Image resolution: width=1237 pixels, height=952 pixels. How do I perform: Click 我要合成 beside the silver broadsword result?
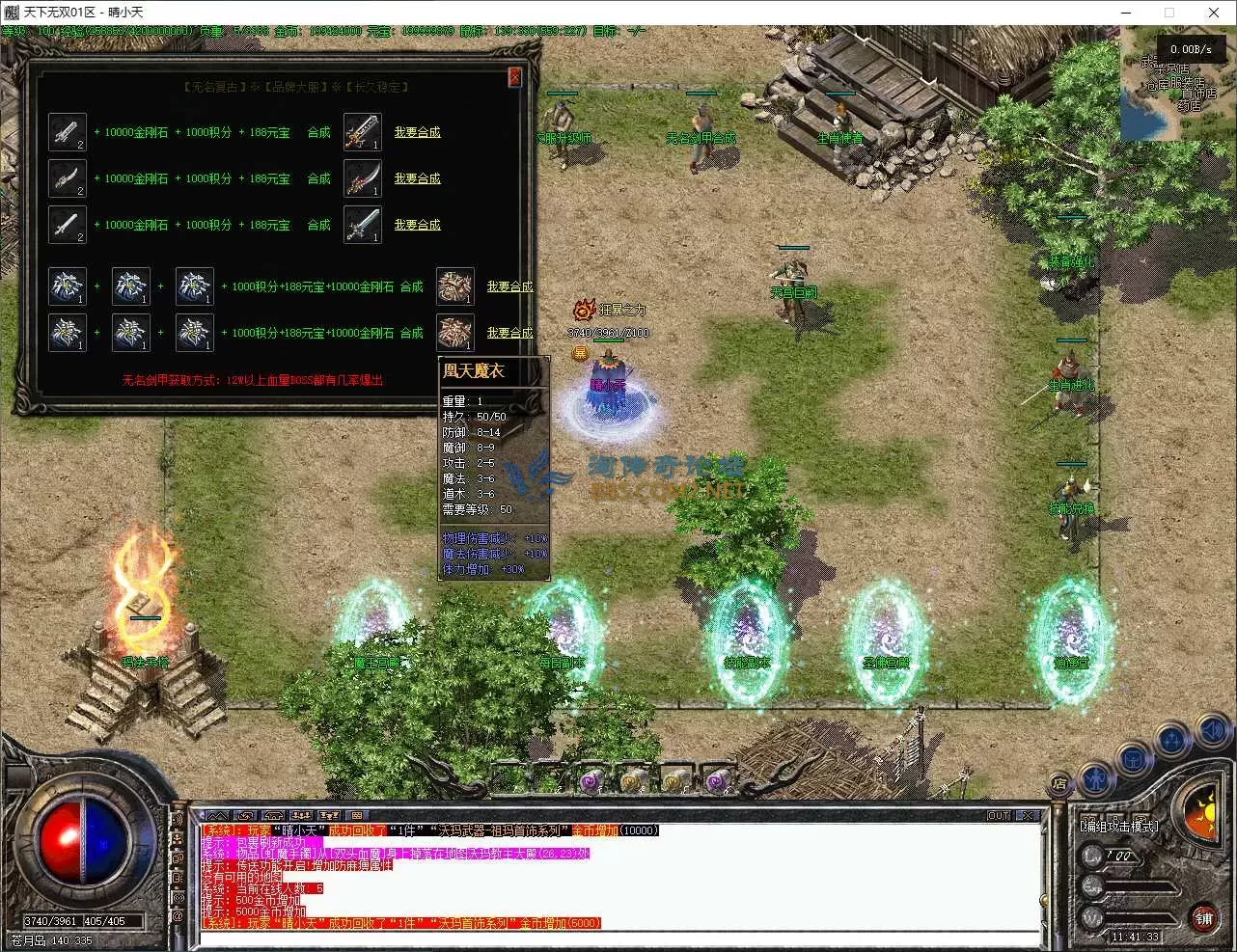point(417,225)
